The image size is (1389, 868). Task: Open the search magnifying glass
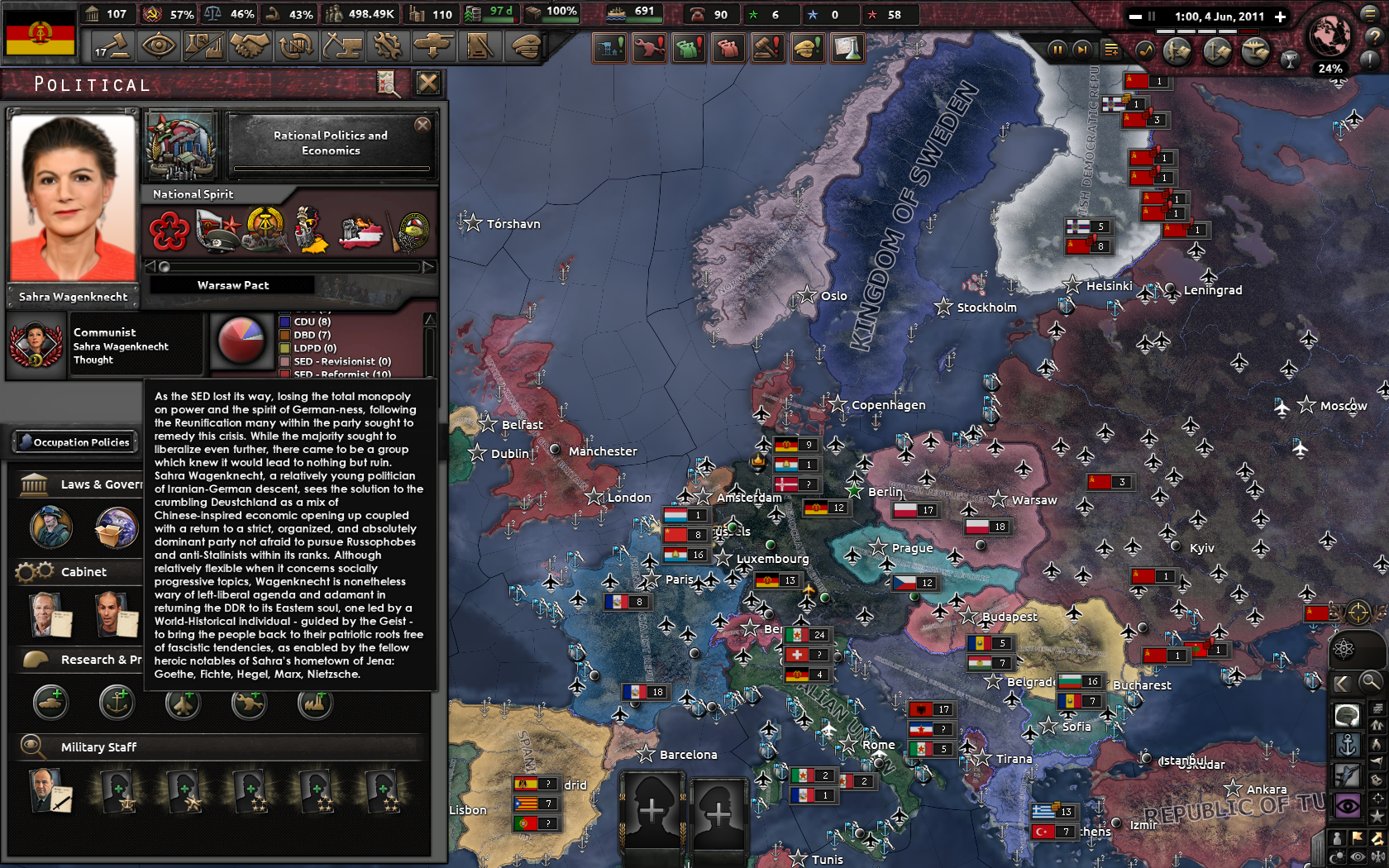(1370, 683)
